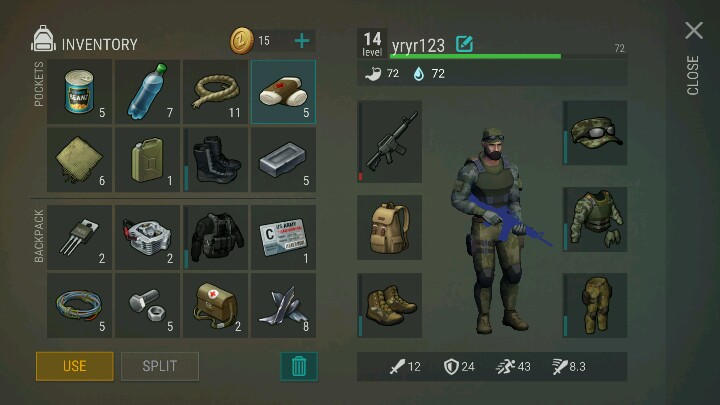Select the black boots in pockets

coord(216,160)
